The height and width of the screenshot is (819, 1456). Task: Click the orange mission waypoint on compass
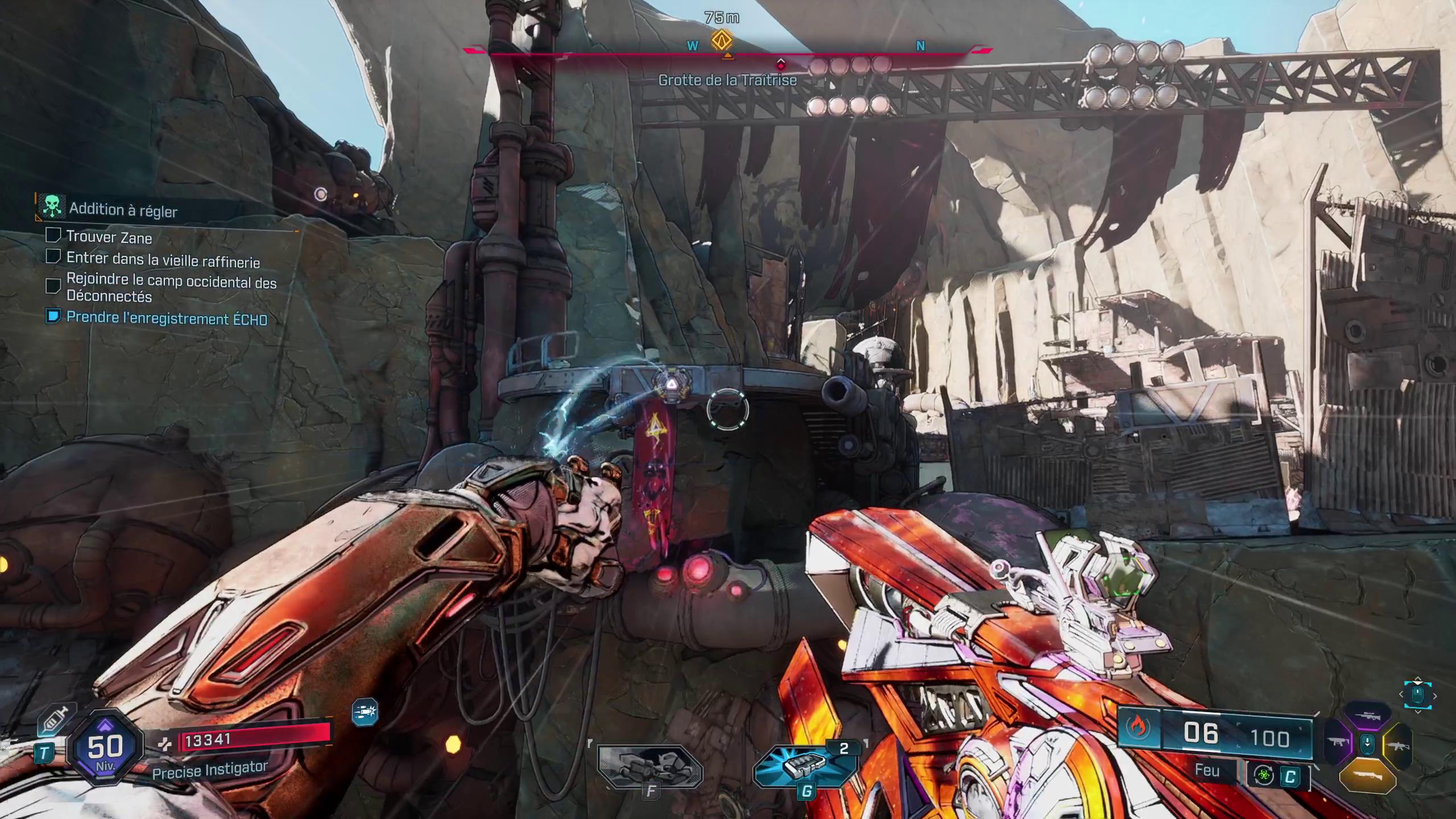pos(722,40)
